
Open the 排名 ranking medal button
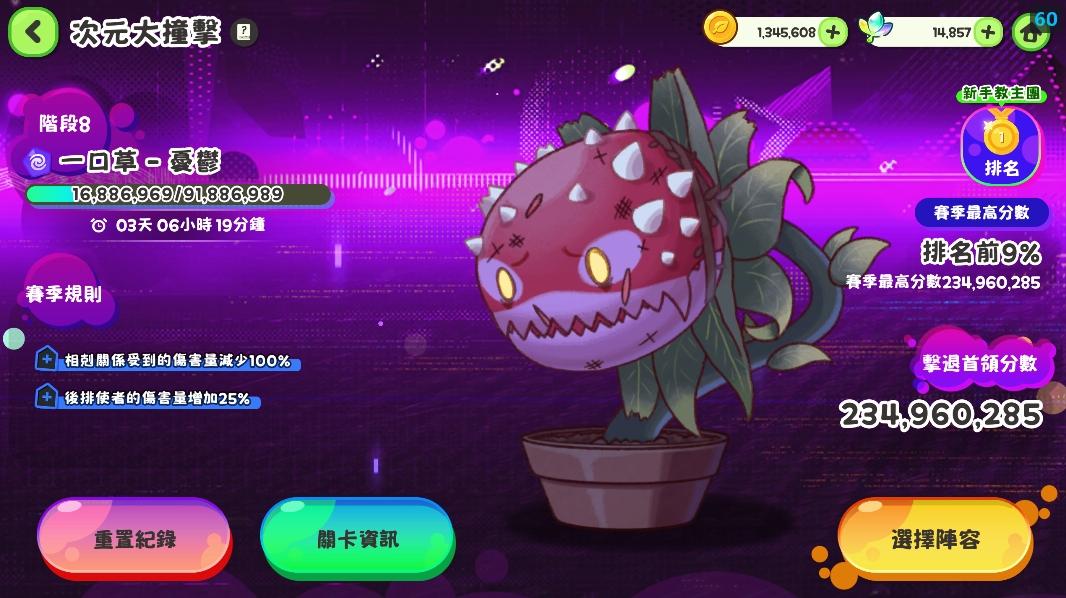1001,146
